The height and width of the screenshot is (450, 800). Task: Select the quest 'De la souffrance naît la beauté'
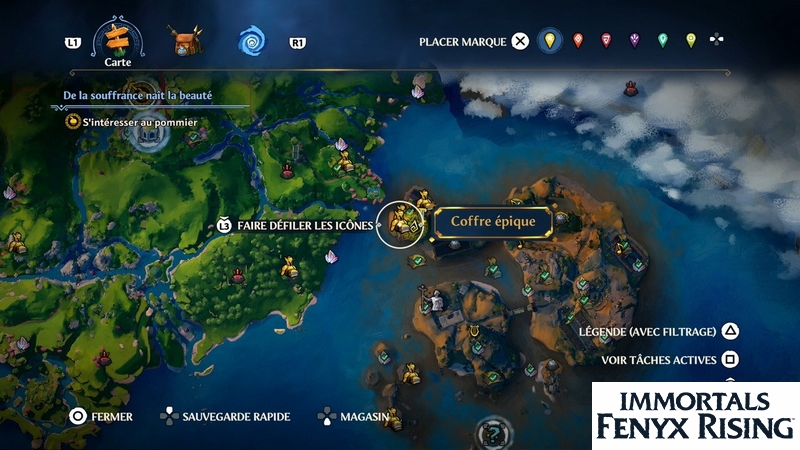coord(146,96)
